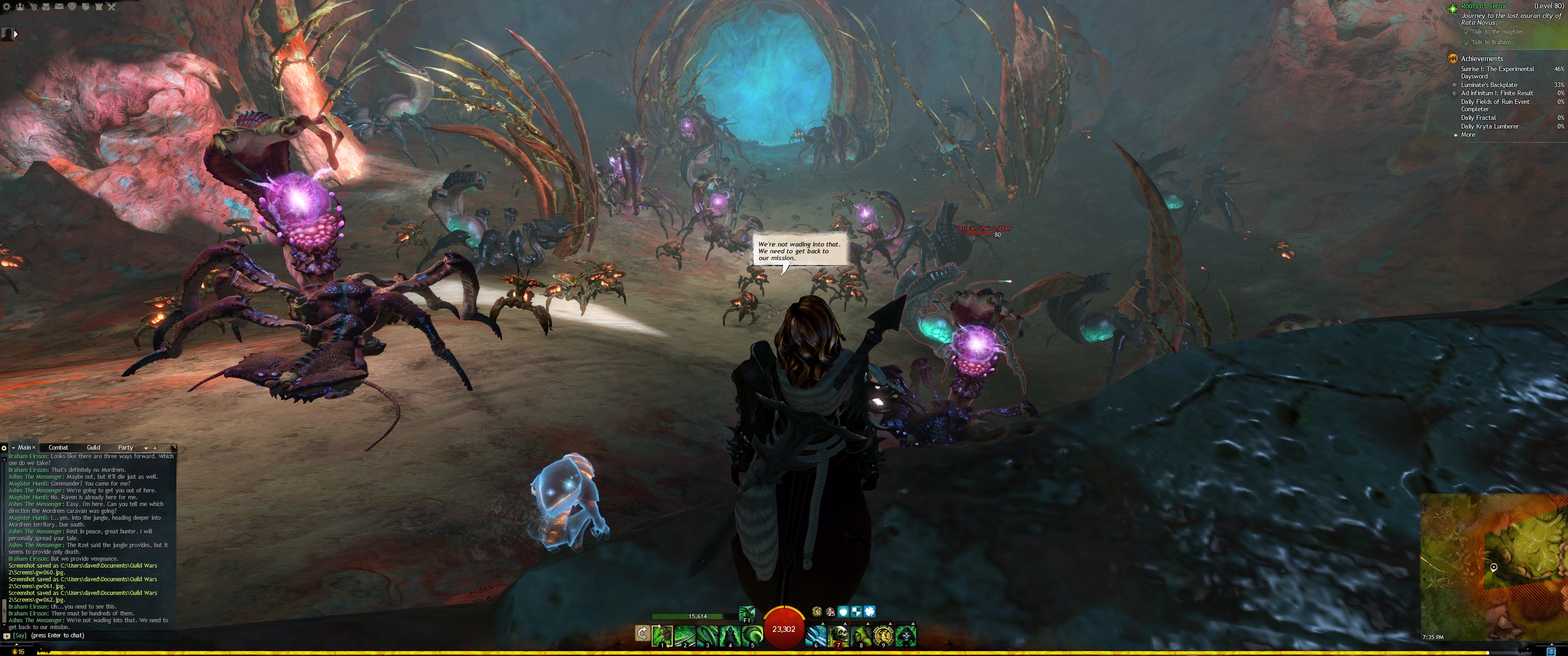
Task: Switch to the Combat chat tab
Action: tap(58, 447)
